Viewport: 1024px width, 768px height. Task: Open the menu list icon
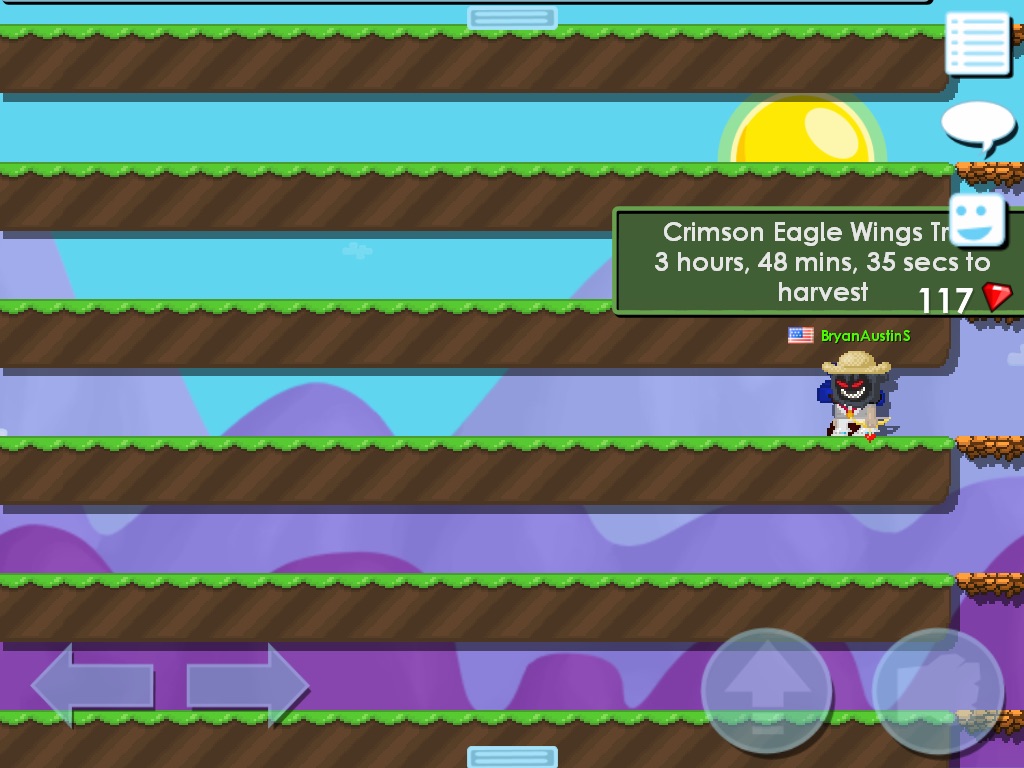point(977,42)
